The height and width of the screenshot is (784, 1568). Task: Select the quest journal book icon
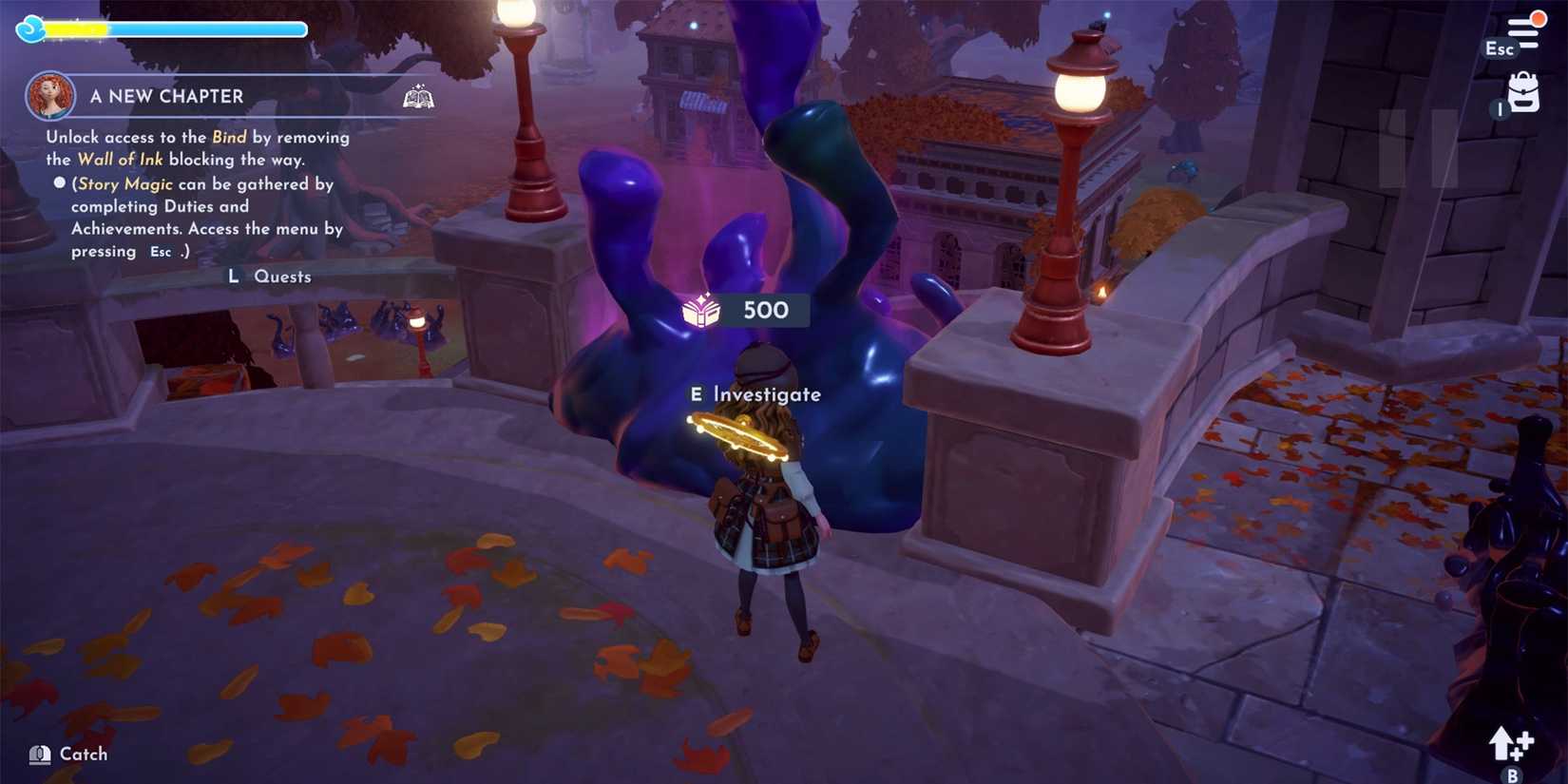click(416, 96)
